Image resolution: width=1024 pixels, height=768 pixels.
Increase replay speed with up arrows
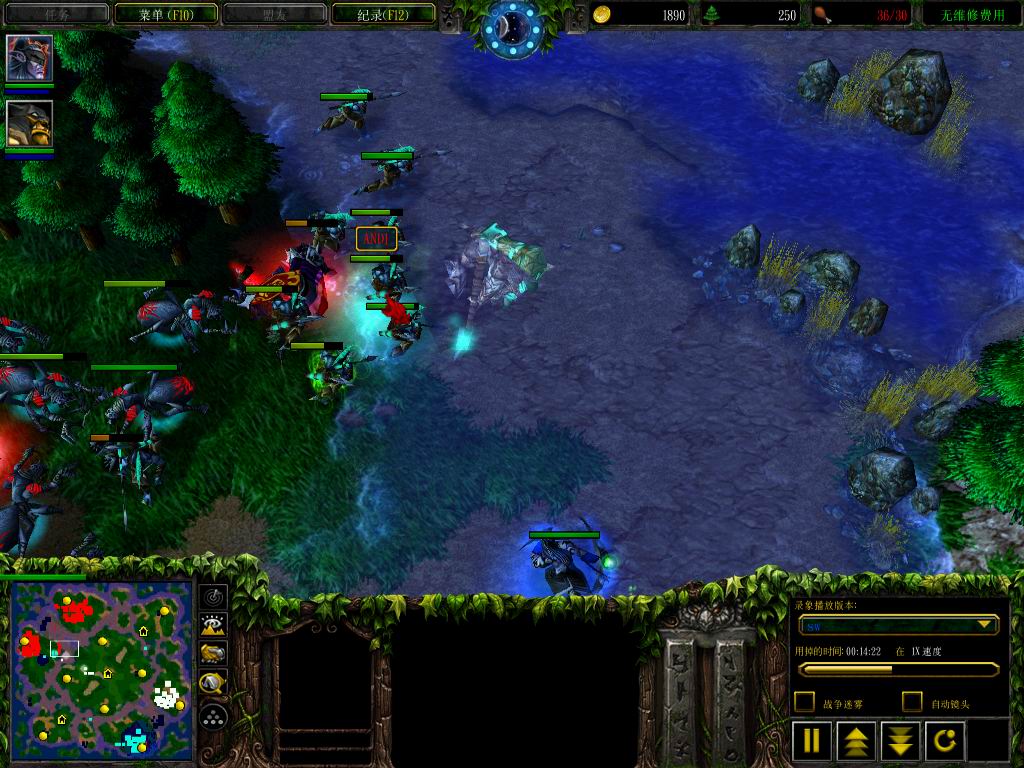click(x=857, y=741)
